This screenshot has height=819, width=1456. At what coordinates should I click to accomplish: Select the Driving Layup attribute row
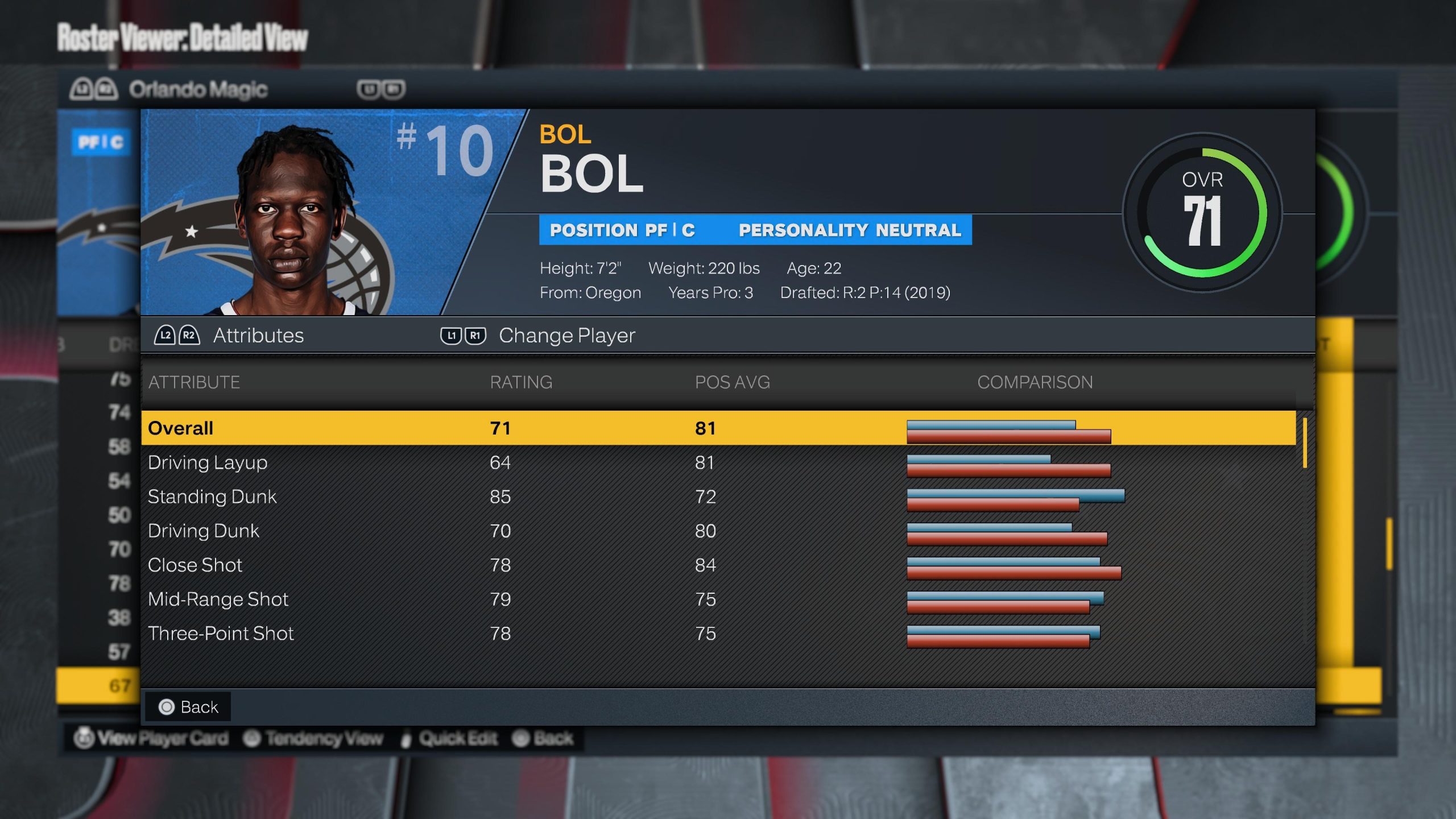tap(718, 462)
